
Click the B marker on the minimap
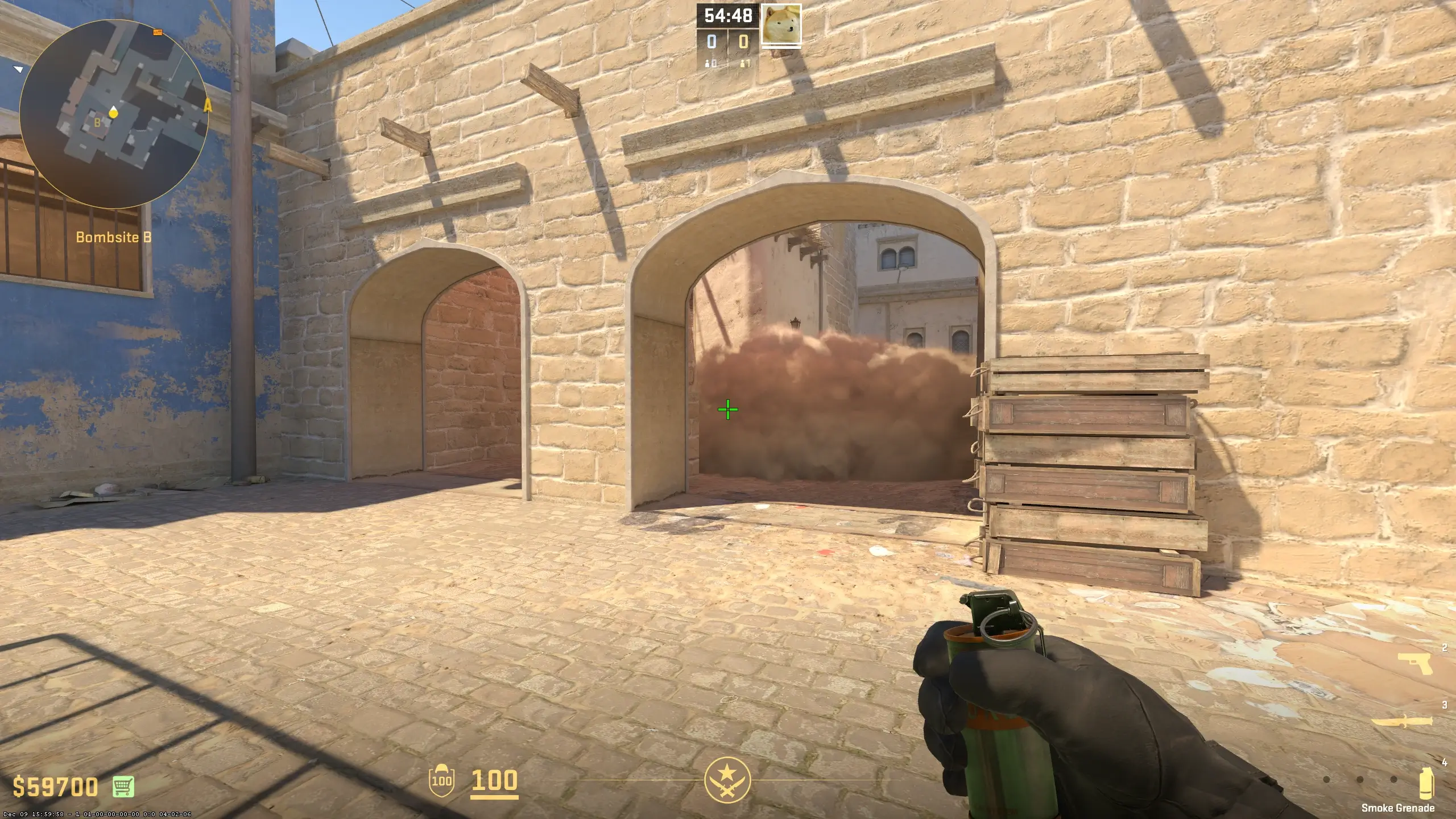point(97,121)
